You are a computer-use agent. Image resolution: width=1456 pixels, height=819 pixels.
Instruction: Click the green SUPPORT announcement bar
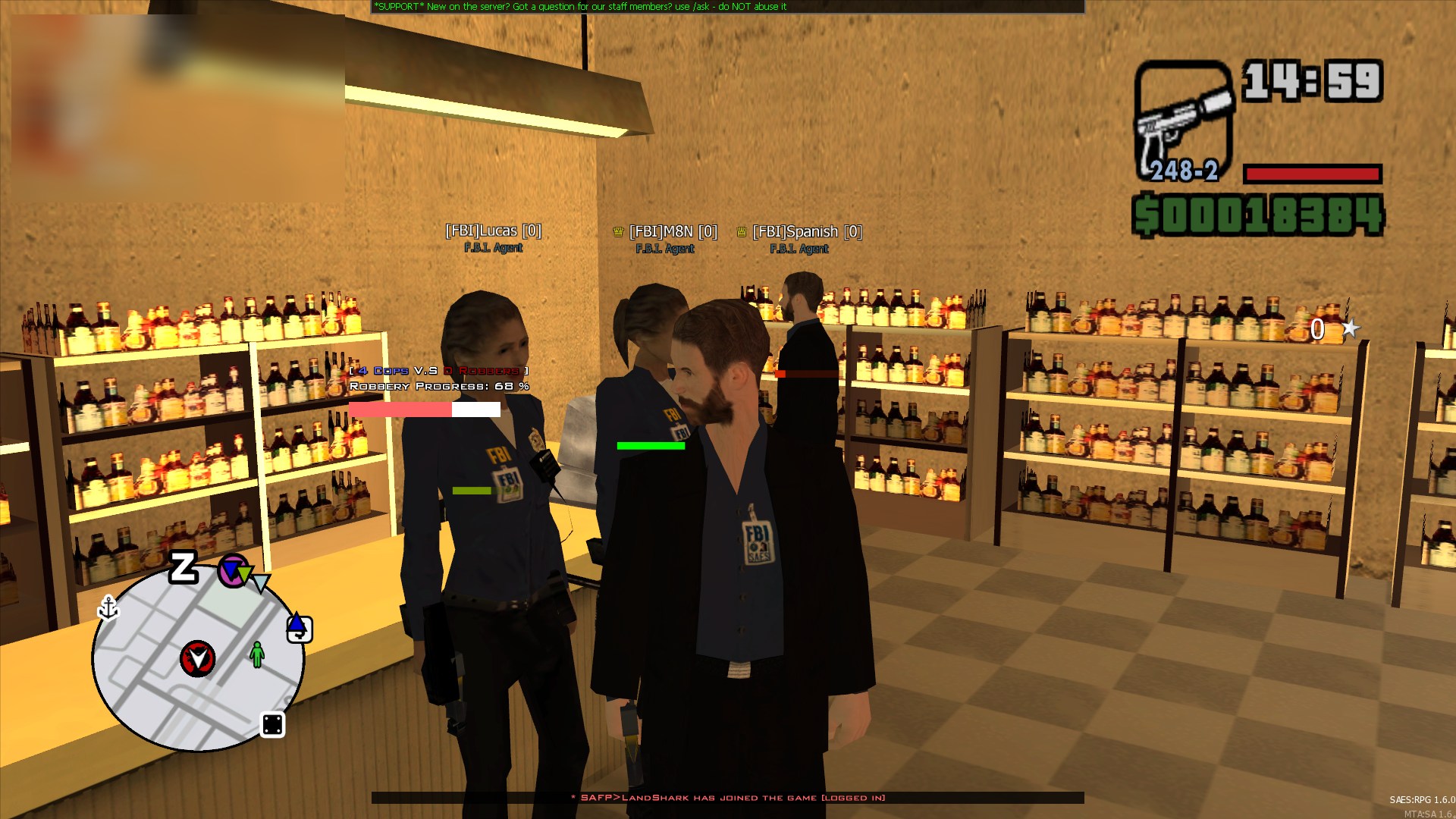click(727, 7)
